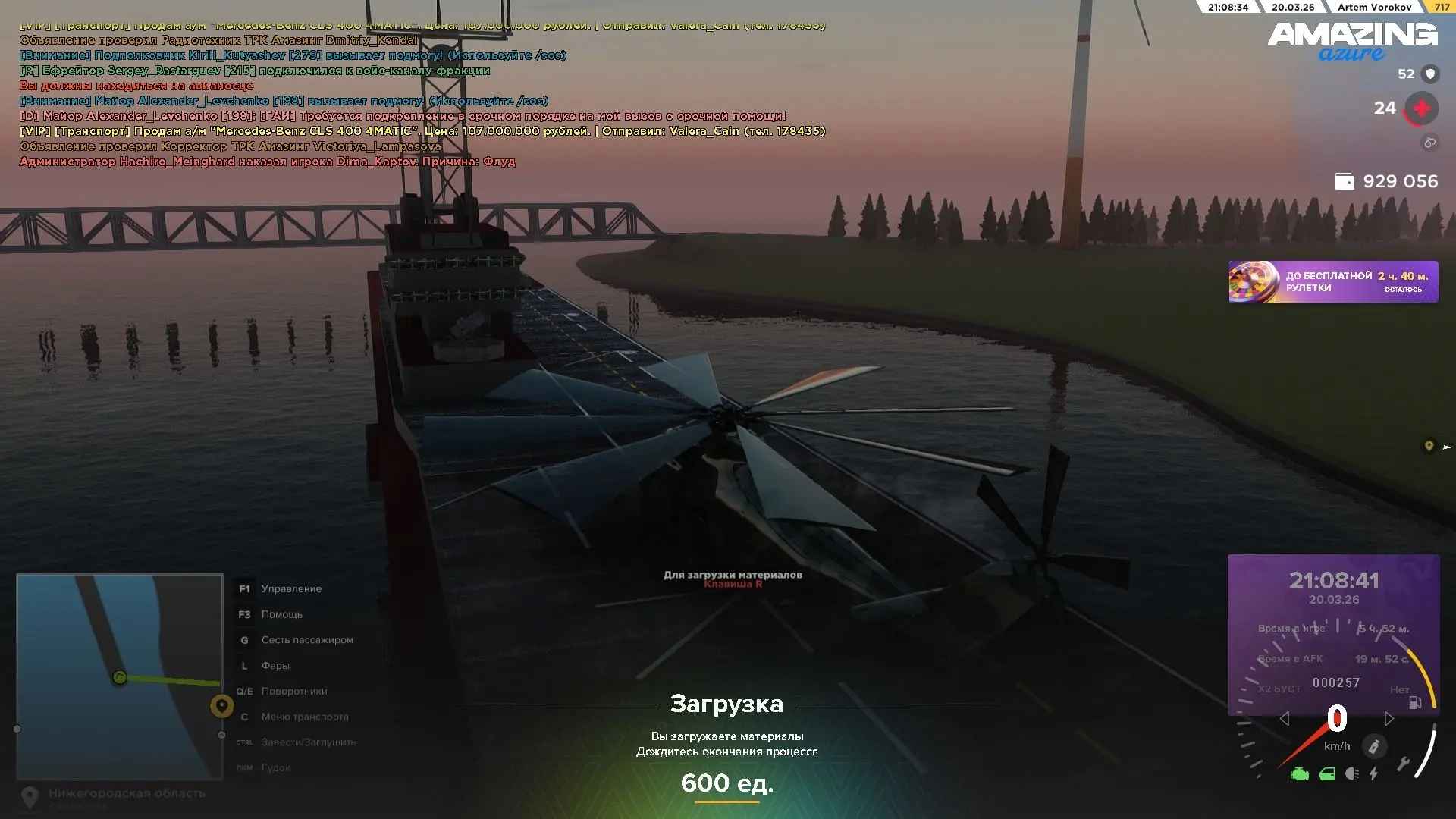The width and height of the screenshot is (1456, 819).
Task: Click the green car door icon
Action: [x=1327, y=774]
